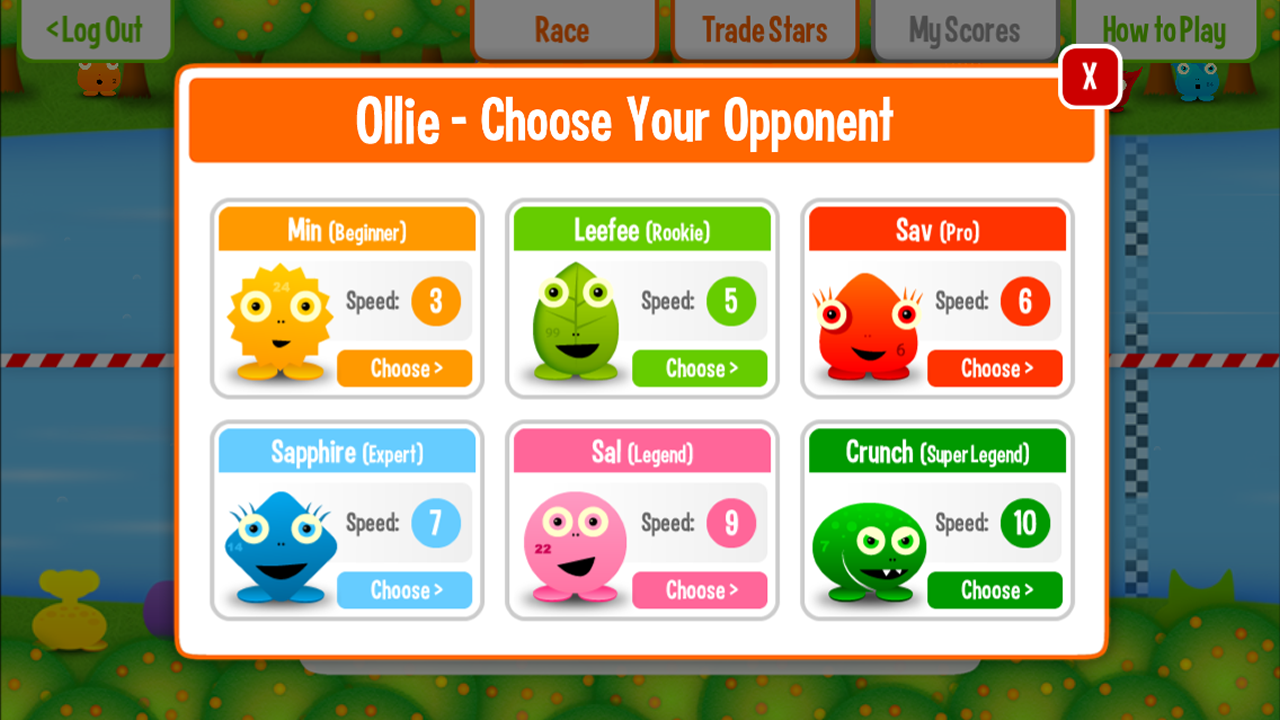Open My Scores
Screen dimensions: 1280x720
964,30
